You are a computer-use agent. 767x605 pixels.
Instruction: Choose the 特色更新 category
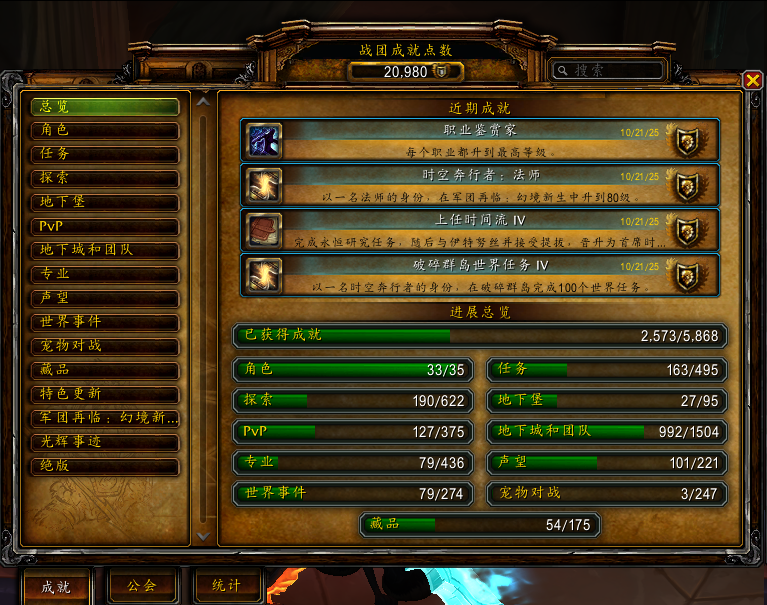click(105, 394)
